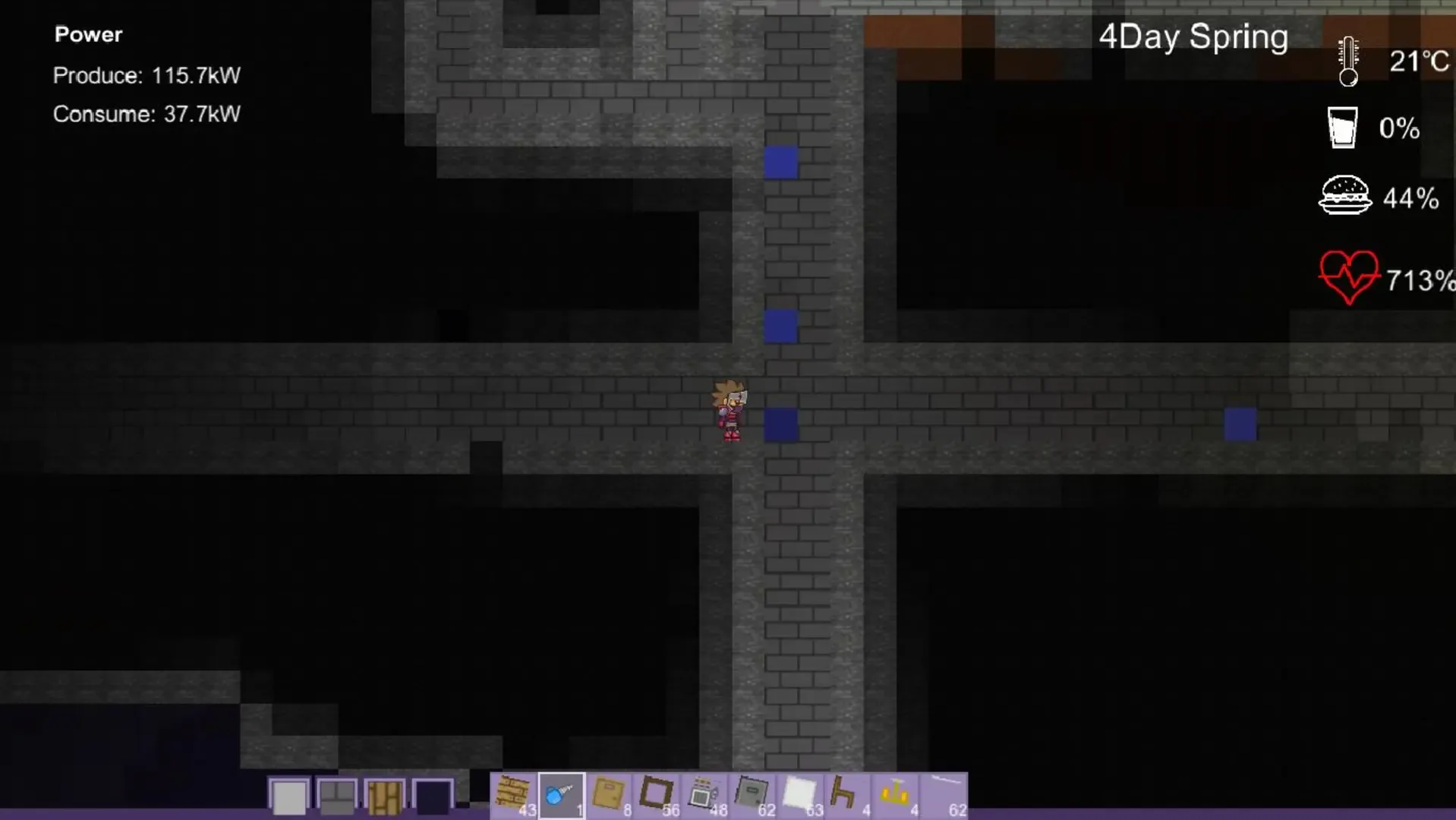Image resolution: width=1456 pixels, height=820 pixels.
Task: Select the wooden planks stack in hotbar
Action: pyautogui.click(x=515, y=793)
